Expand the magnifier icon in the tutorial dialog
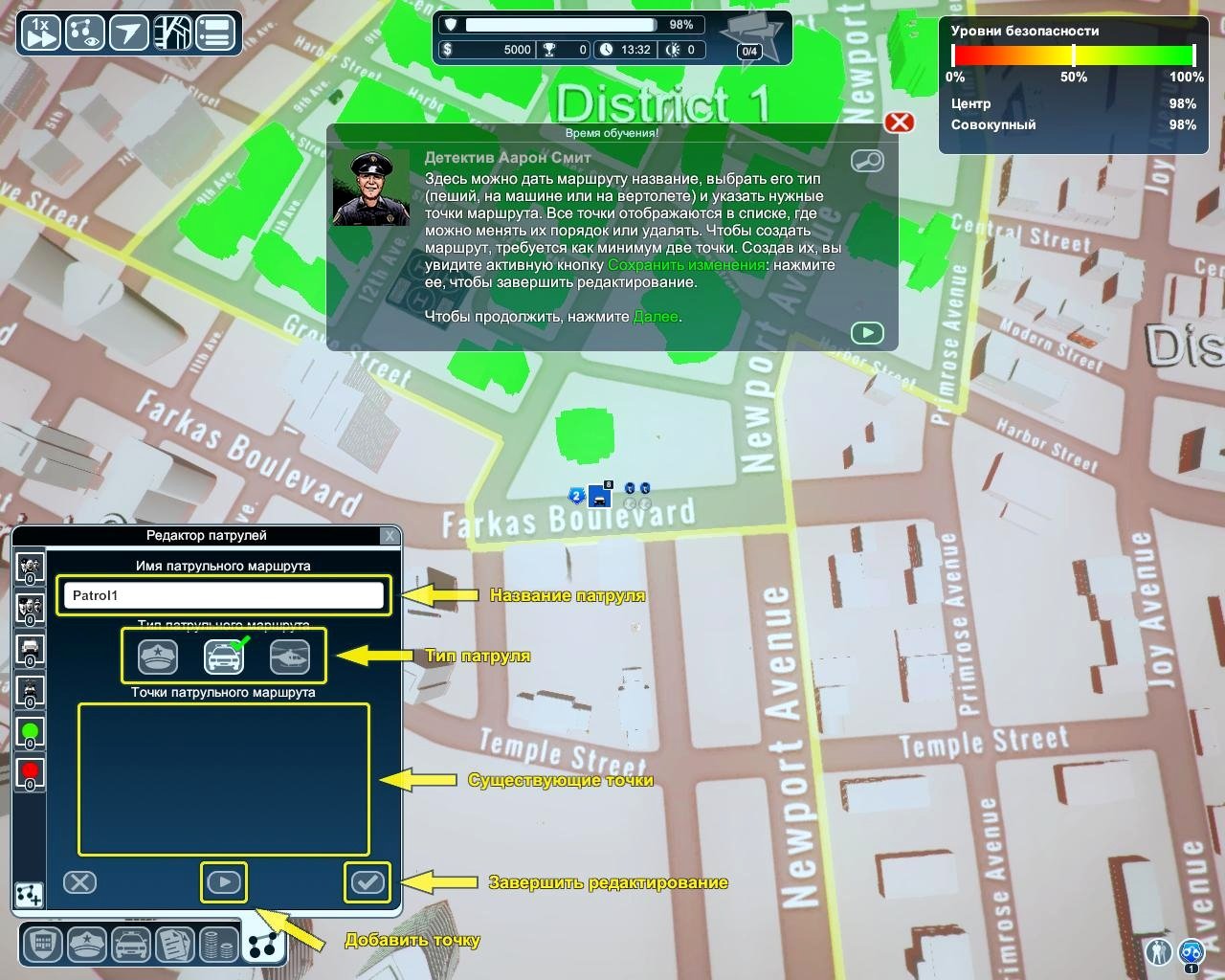The height and width of the screenshot is (980, 1225). [869, 161]
